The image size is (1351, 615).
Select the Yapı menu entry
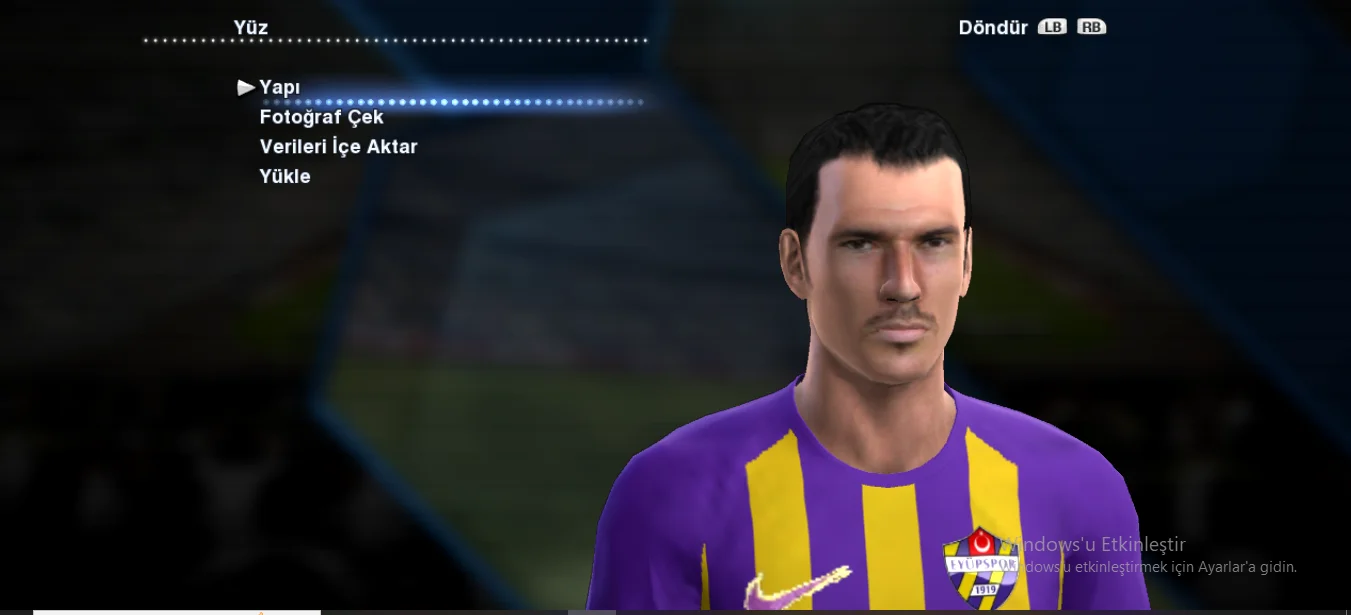(x=280, y=88)
